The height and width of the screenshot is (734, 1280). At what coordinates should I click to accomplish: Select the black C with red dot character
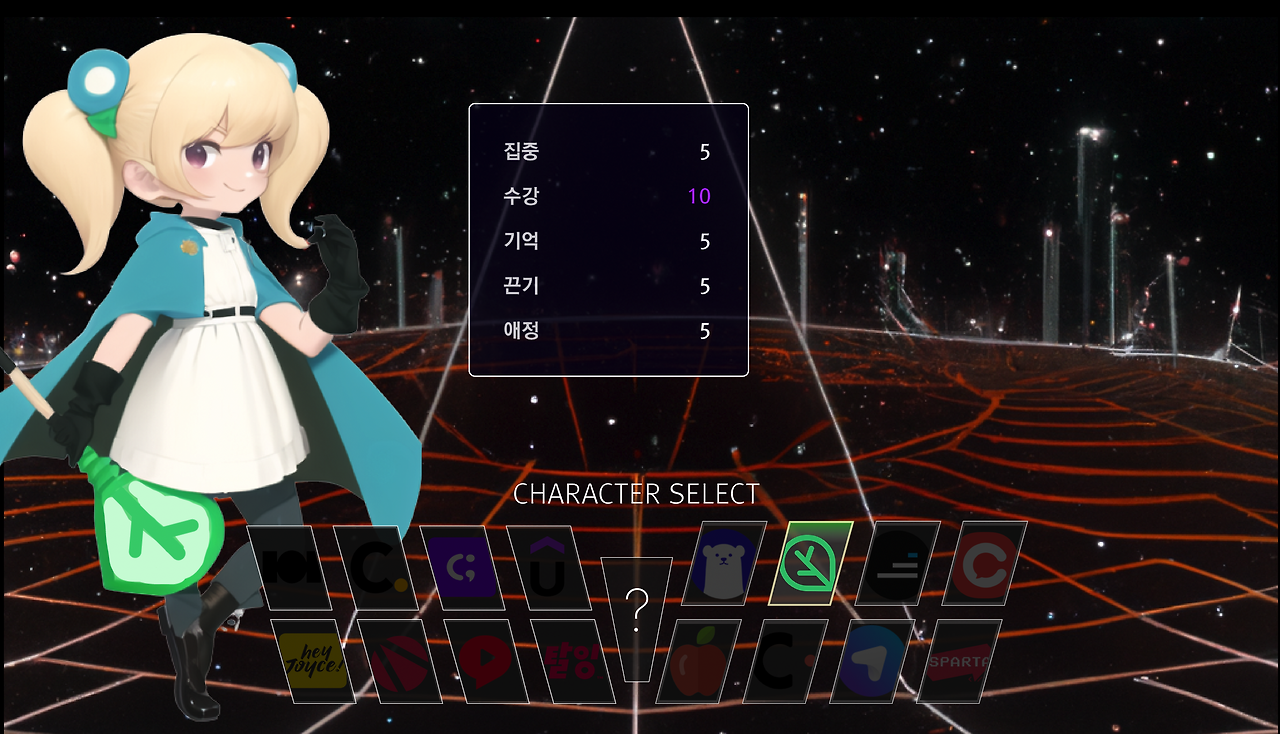tap(785, 660)
